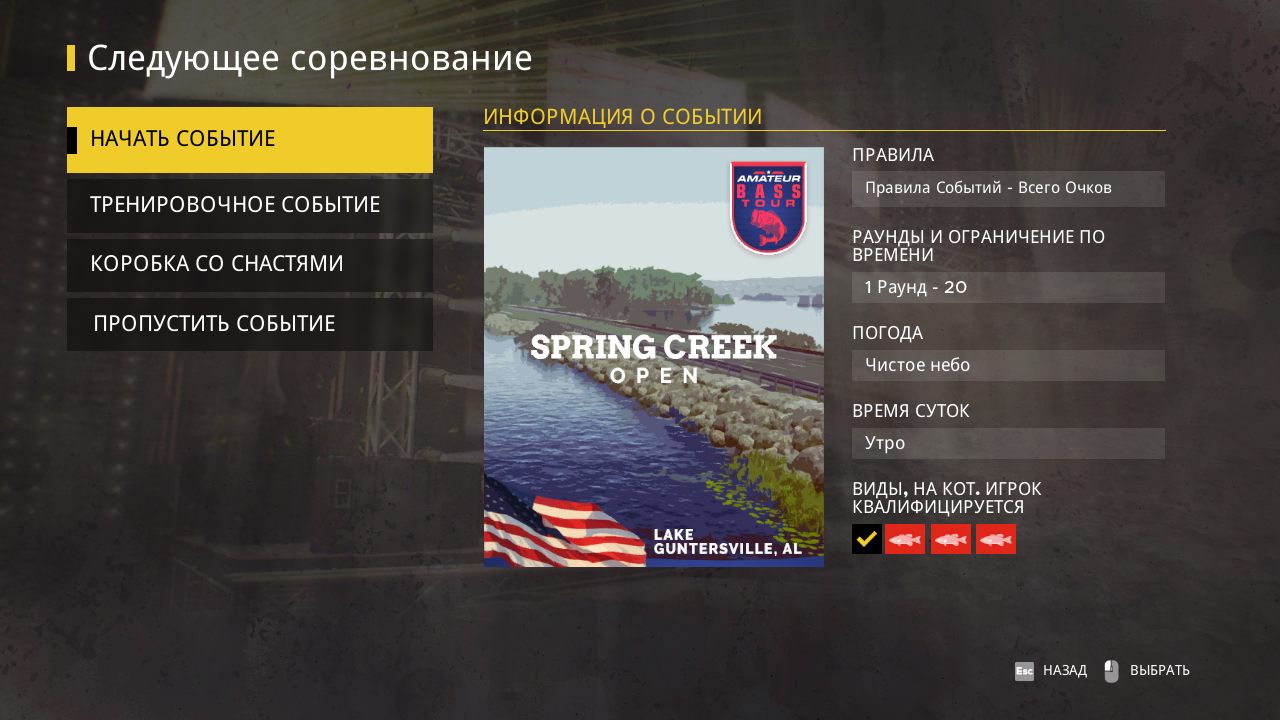Image resolution: width=1280 pixels, height=720 pixels.
Task: Click the Spring Creek Open poster thumbnail
Action: point(653,357)
